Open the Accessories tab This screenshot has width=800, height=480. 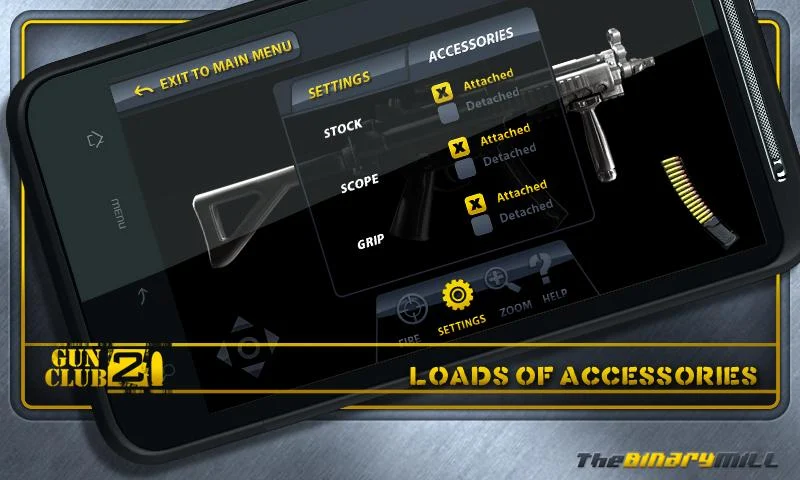(470, 45)
